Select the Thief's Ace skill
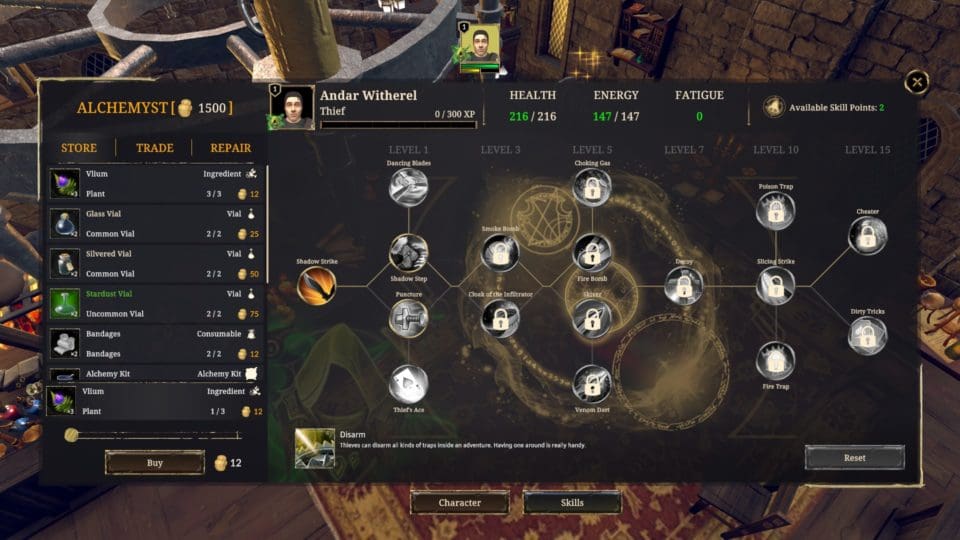The image size is (960, 540). (x=408, y=384)
